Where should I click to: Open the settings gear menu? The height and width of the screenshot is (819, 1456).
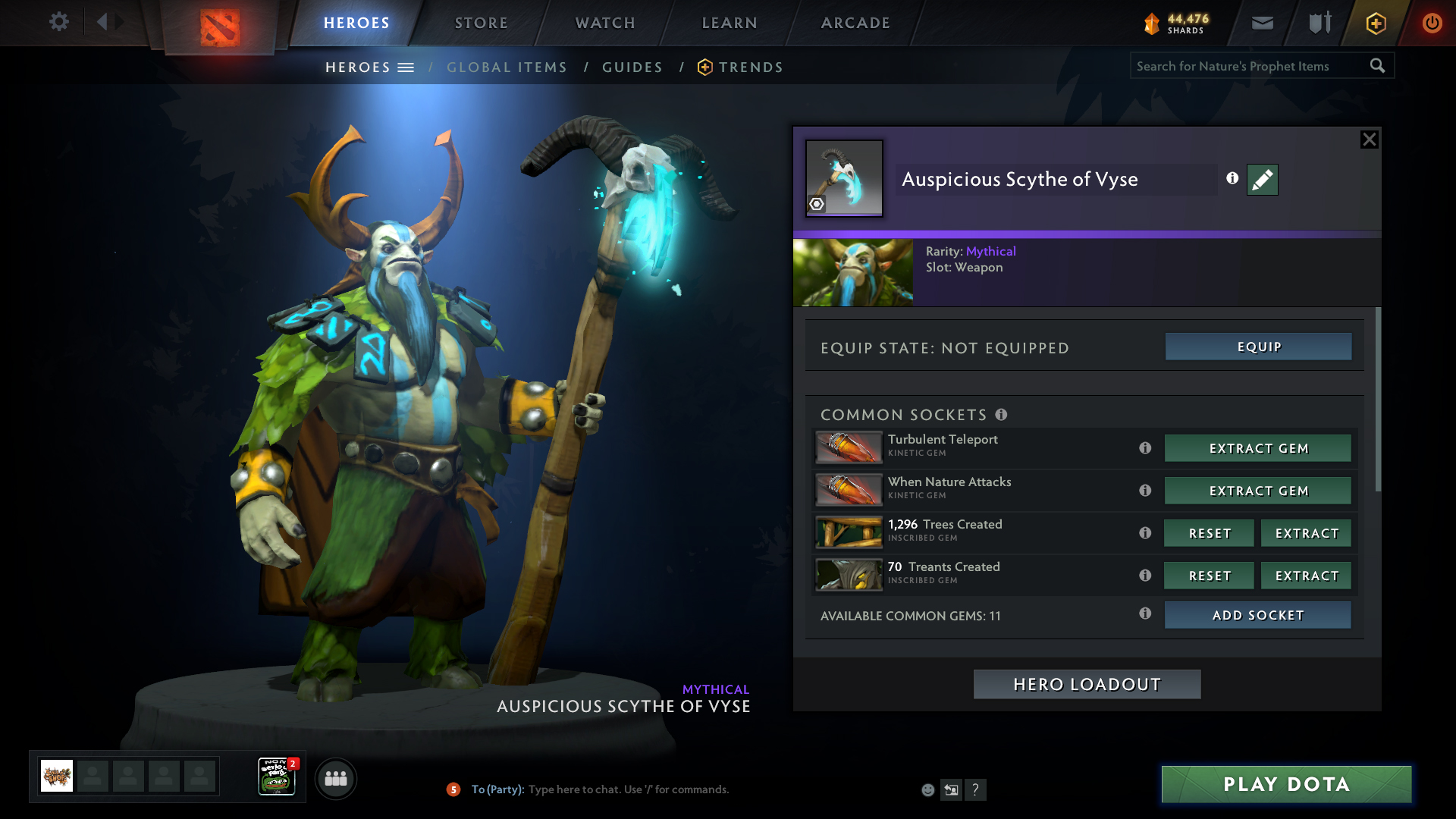click(58, 22)
